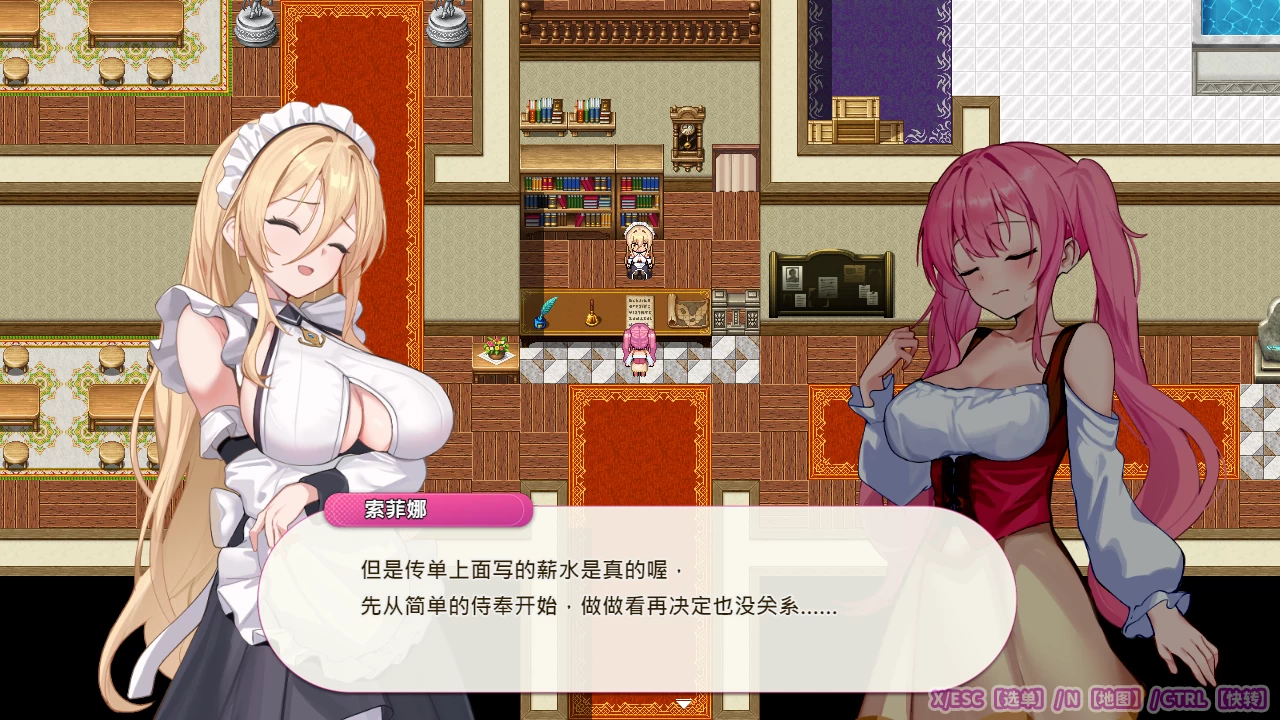This screenshot has height=720, width=1280.
Task: Click the continue arrow on the dialogue box
Action: (684, 703)
